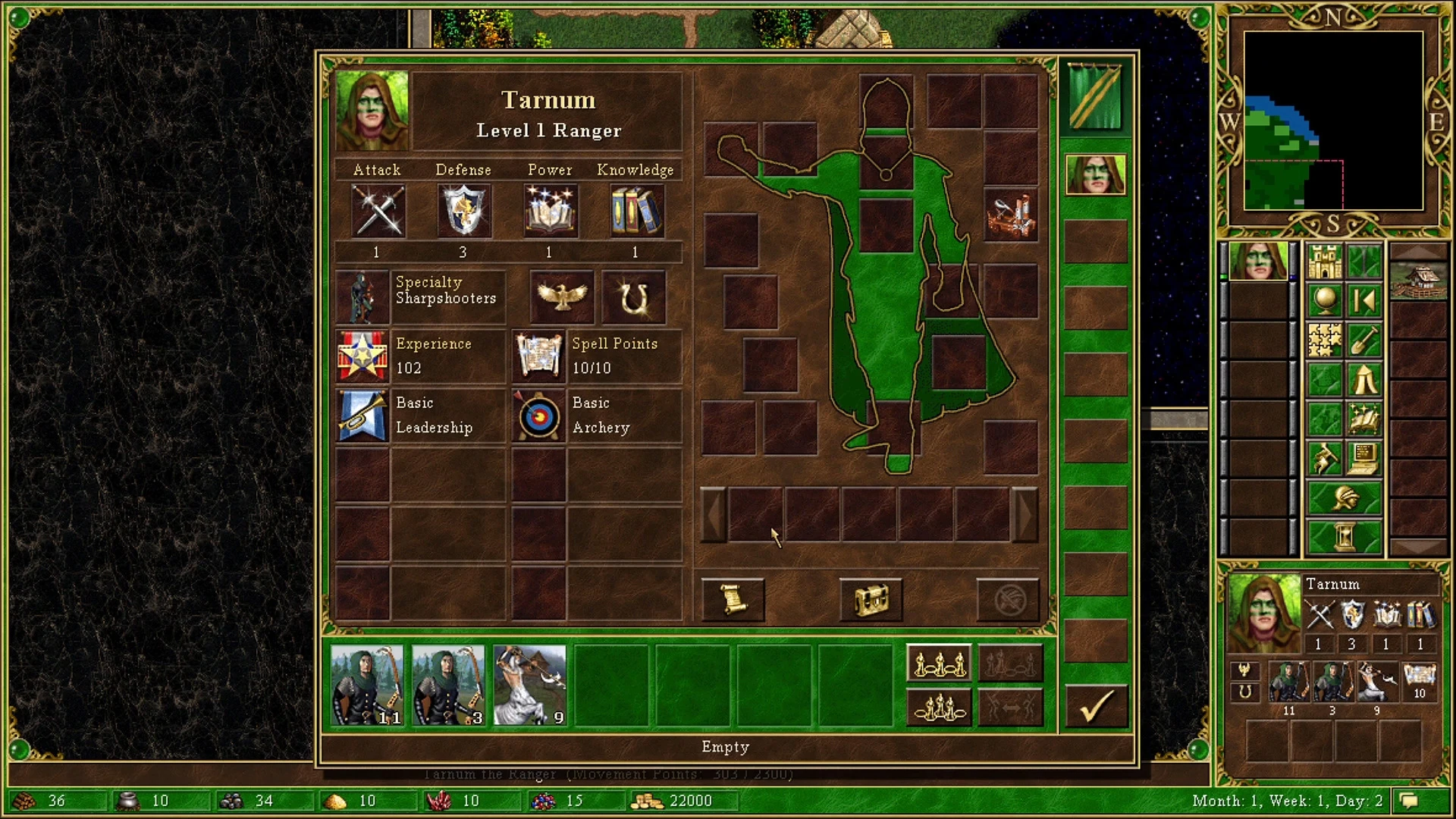Open the quest log scroll icon
This screenshot has height=819, width=1456.
[734, 599]
